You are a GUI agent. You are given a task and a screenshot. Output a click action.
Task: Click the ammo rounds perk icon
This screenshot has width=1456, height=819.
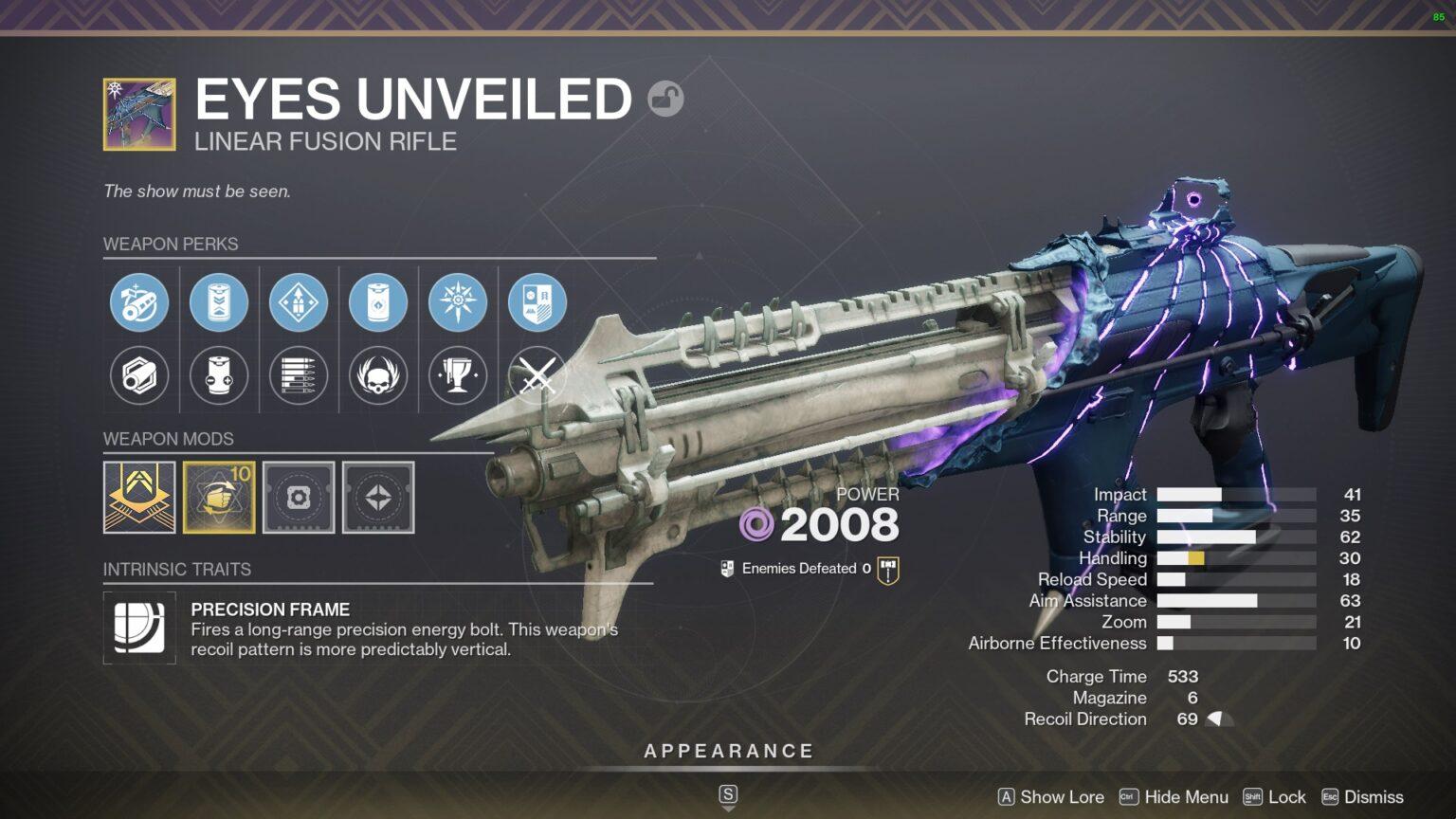[x=299, y=376]
